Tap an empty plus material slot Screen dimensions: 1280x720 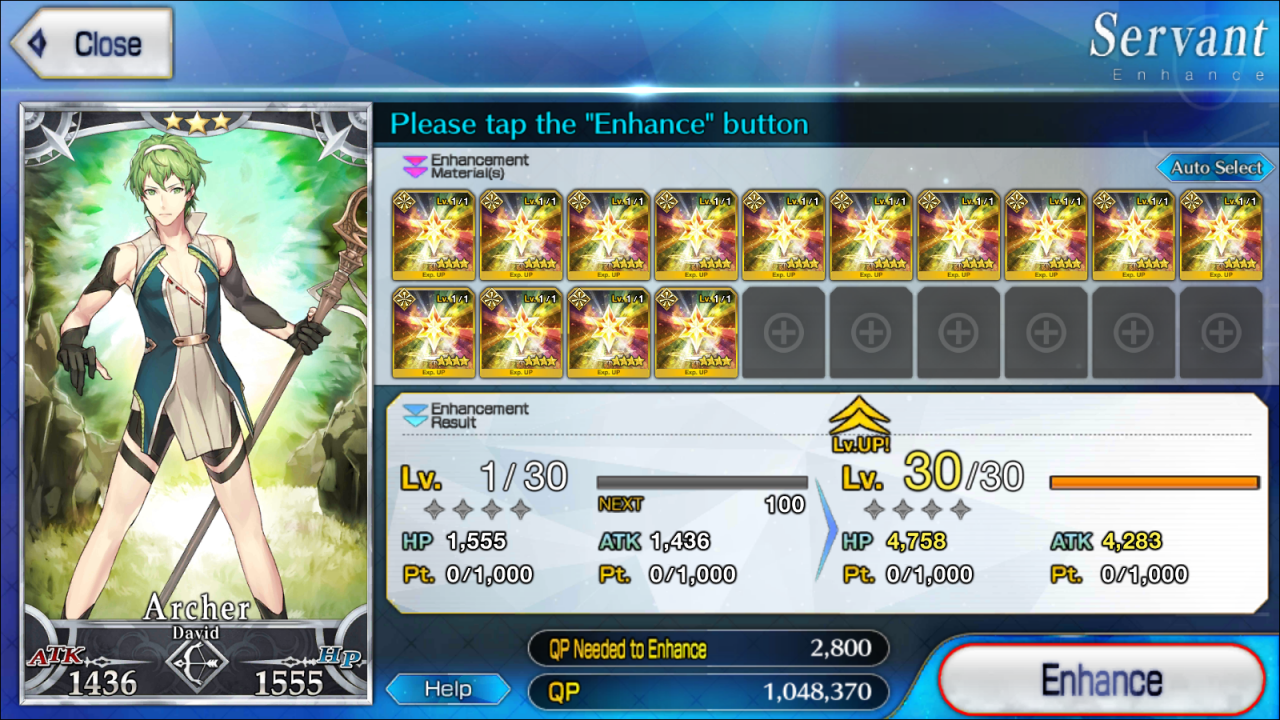(x=784, y=332)
